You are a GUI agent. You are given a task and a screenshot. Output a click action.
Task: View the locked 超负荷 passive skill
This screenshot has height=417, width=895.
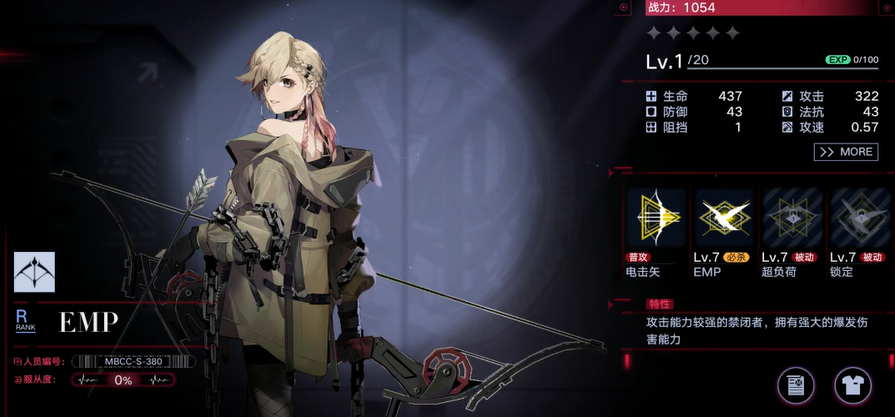792,217
